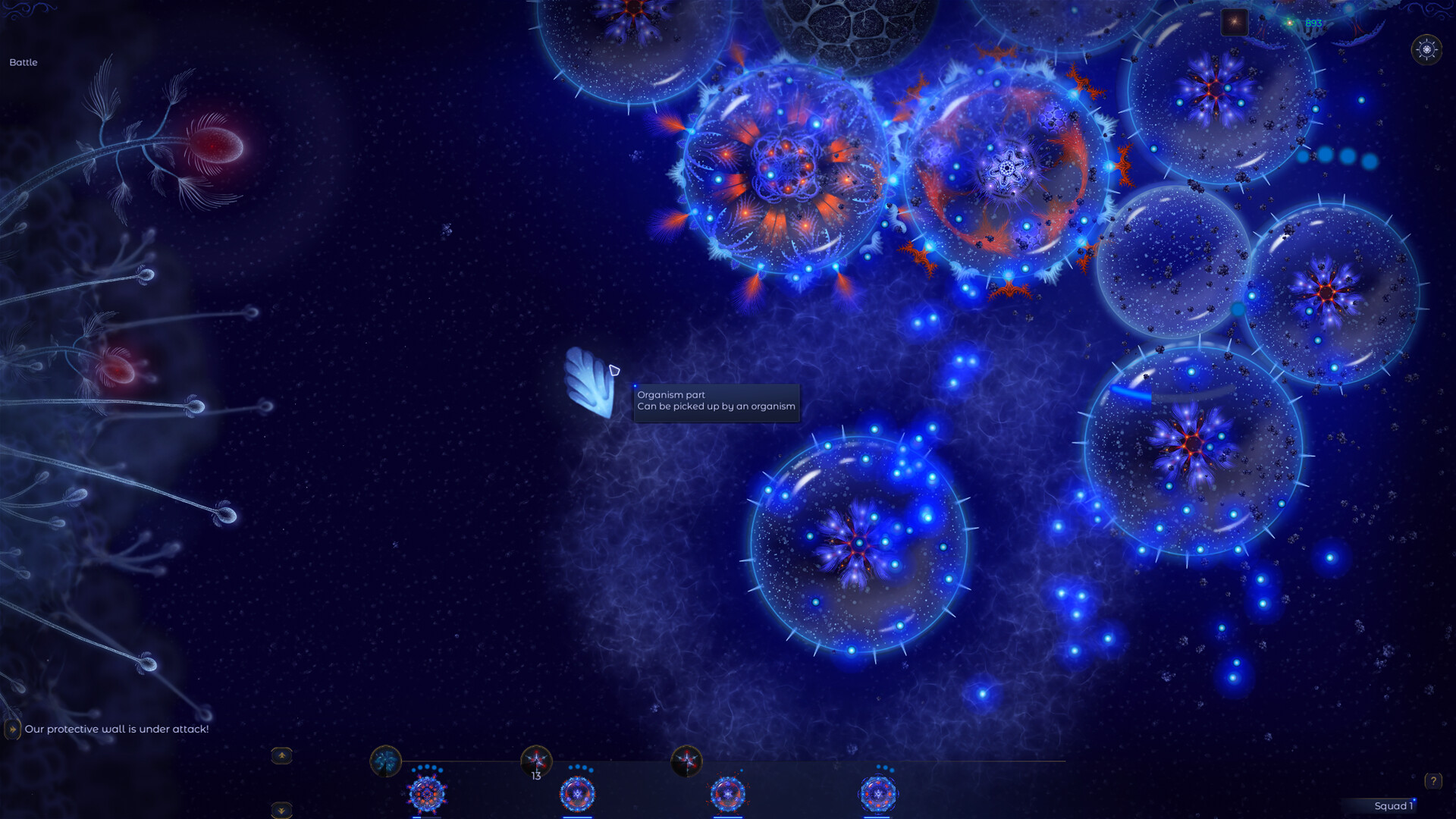Select the Battle mode label

pyautogui.click(x=24, y=62)
